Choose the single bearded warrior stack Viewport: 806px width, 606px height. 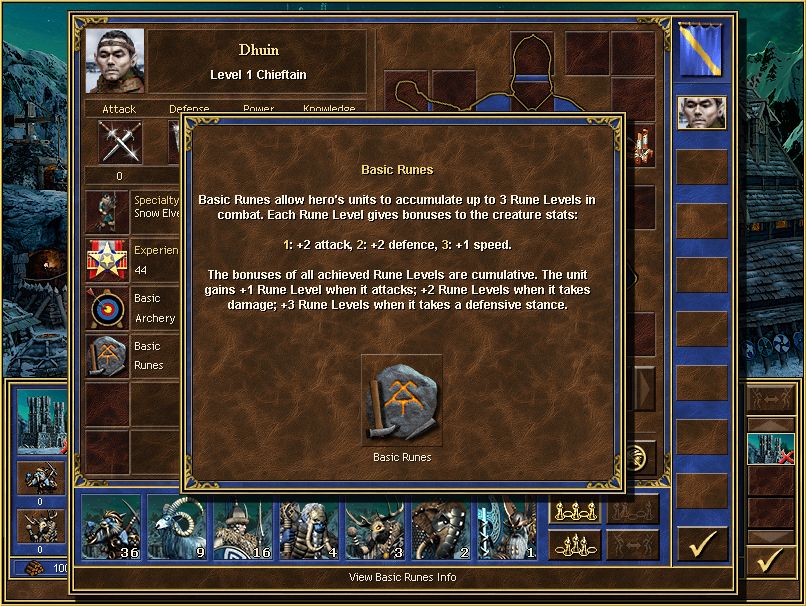tap(507, 527)
